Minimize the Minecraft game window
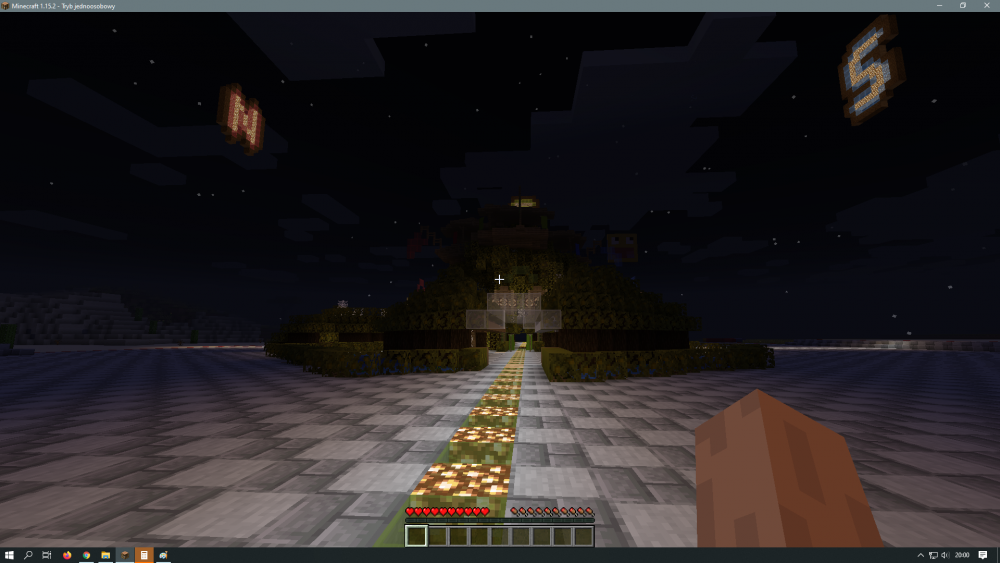 click(941, 5)
